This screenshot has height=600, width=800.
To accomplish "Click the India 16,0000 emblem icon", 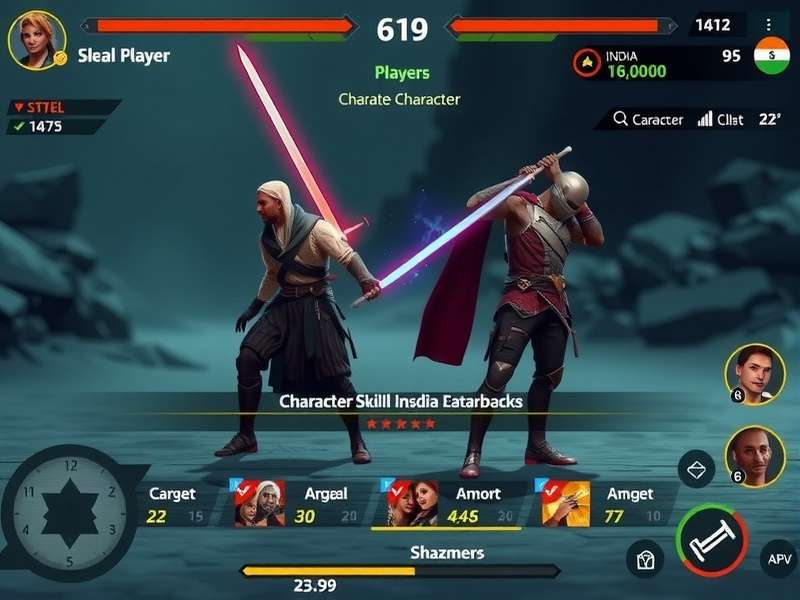I will (587, 63).
